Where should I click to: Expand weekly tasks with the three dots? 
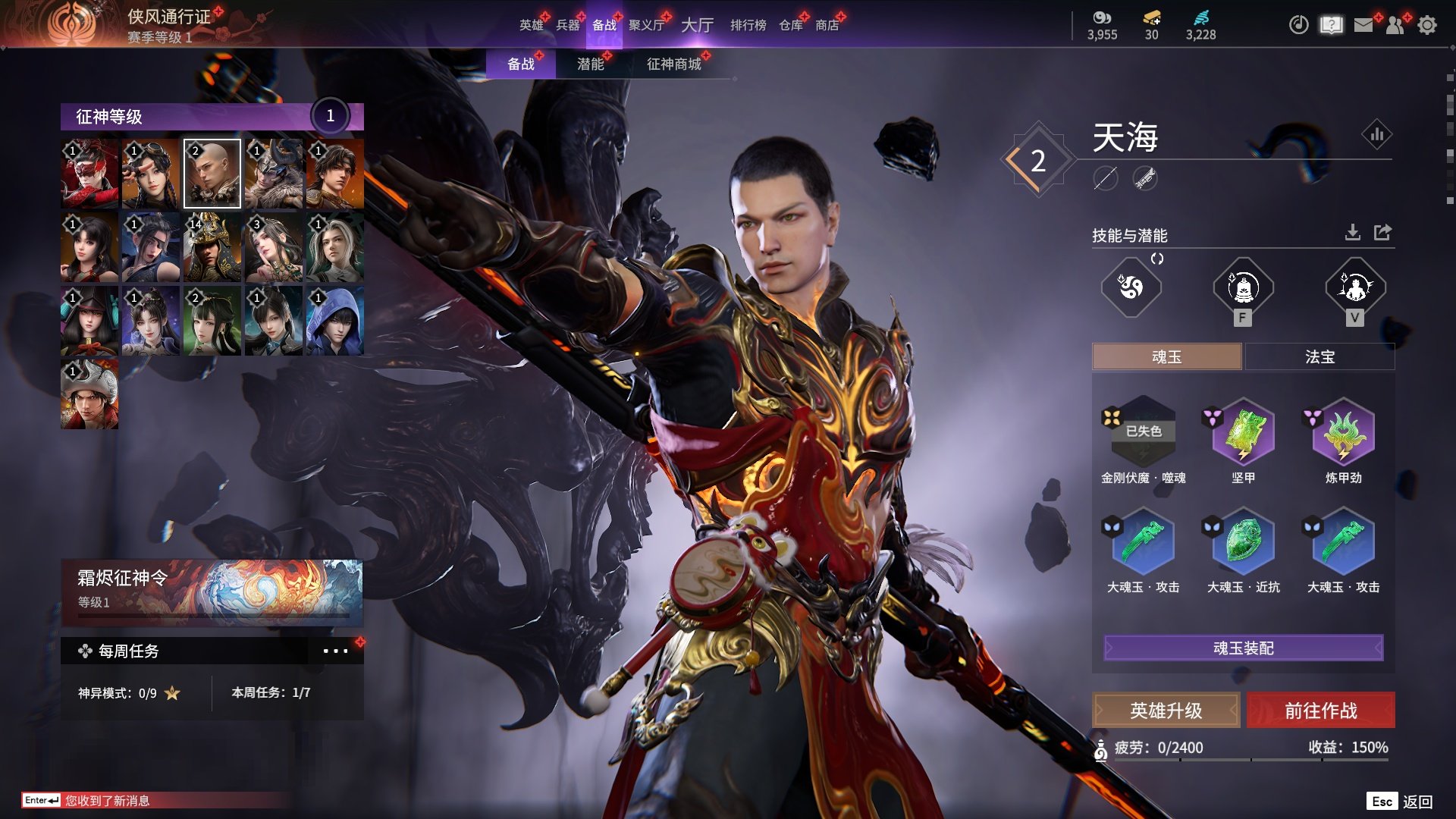coord(335,651)
